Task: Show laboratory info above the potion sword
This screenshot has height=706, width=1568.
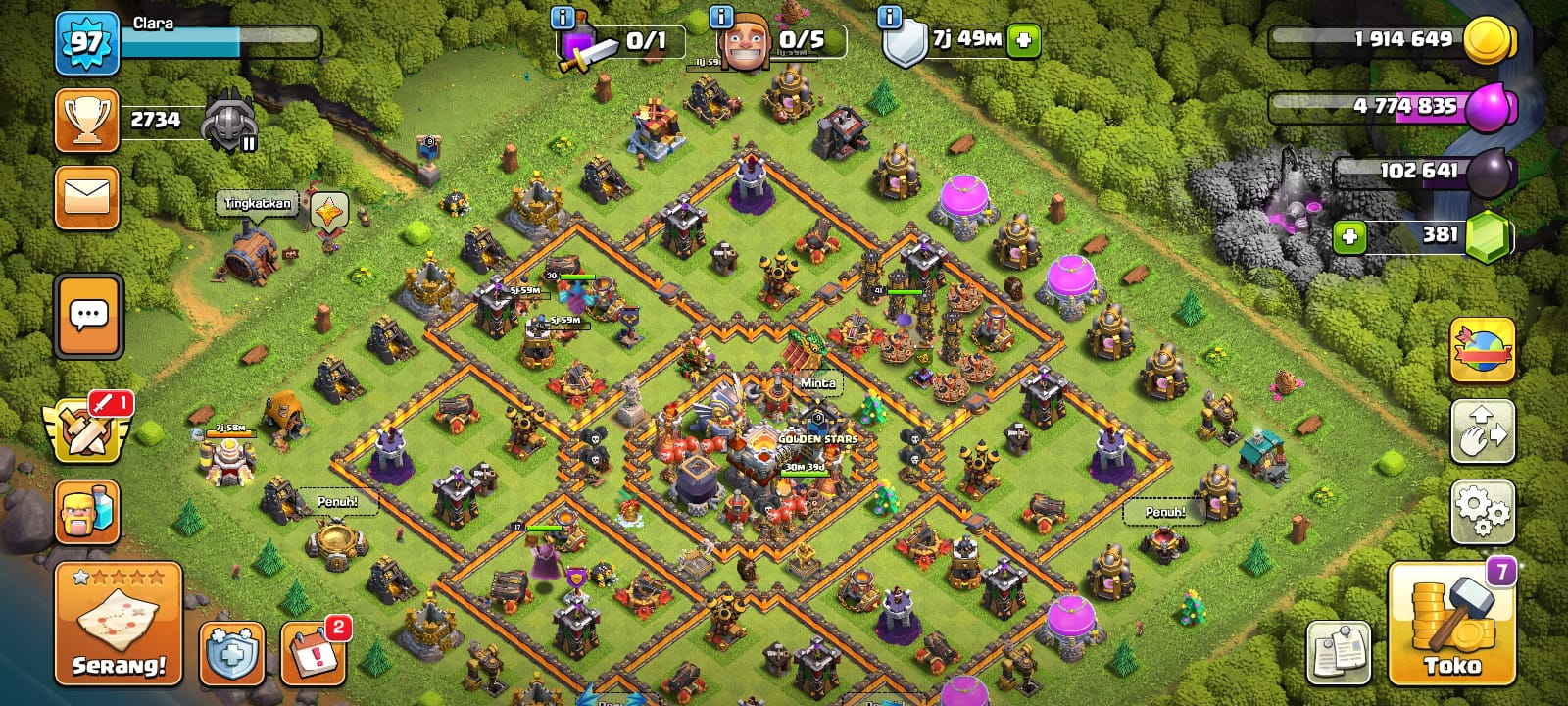Action: pyautogui.click(x=563, y=17)
